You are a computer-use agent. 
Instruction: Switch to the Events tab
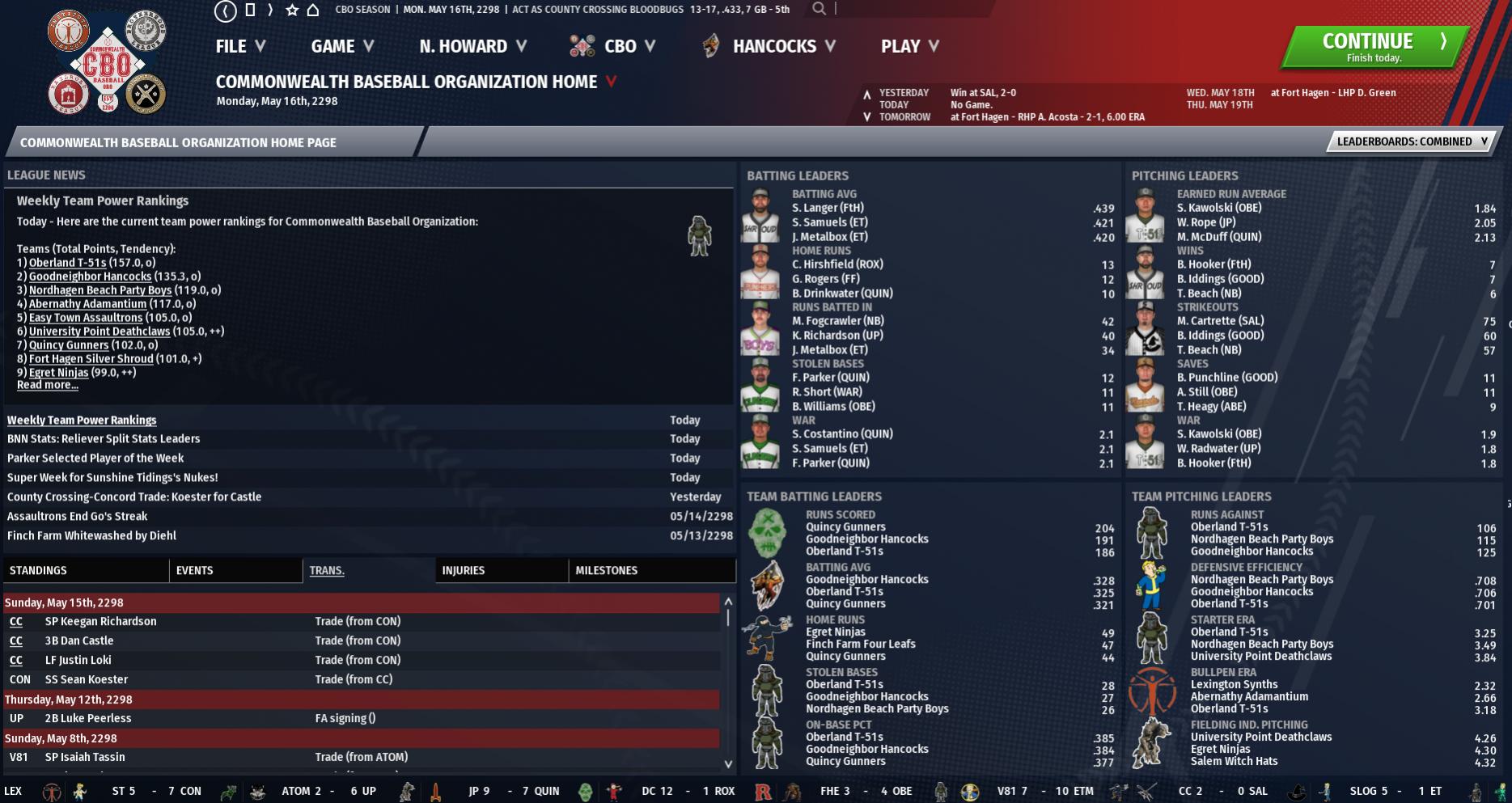(195, 570)
